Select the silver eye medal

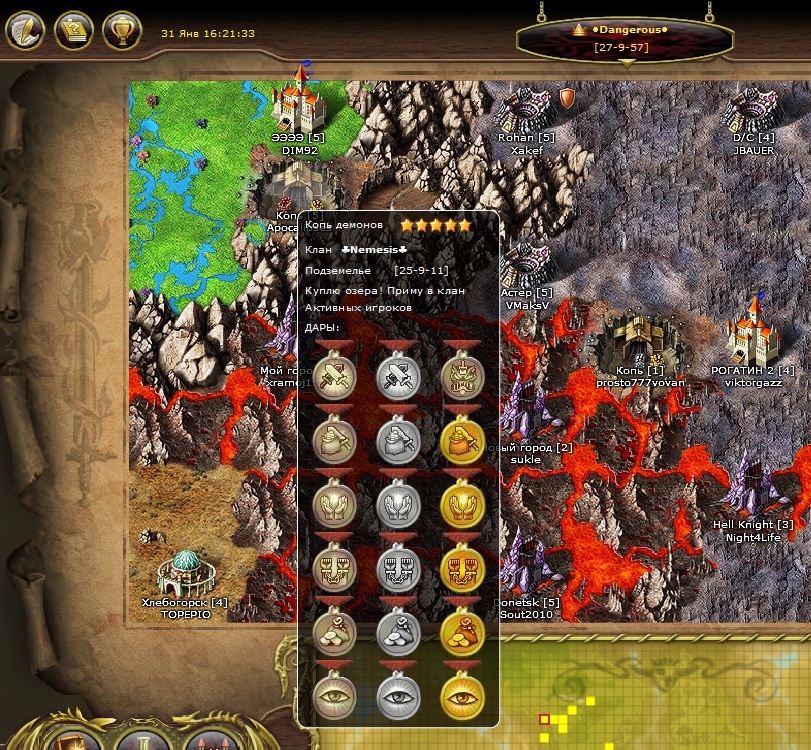(x=398, y=698)
